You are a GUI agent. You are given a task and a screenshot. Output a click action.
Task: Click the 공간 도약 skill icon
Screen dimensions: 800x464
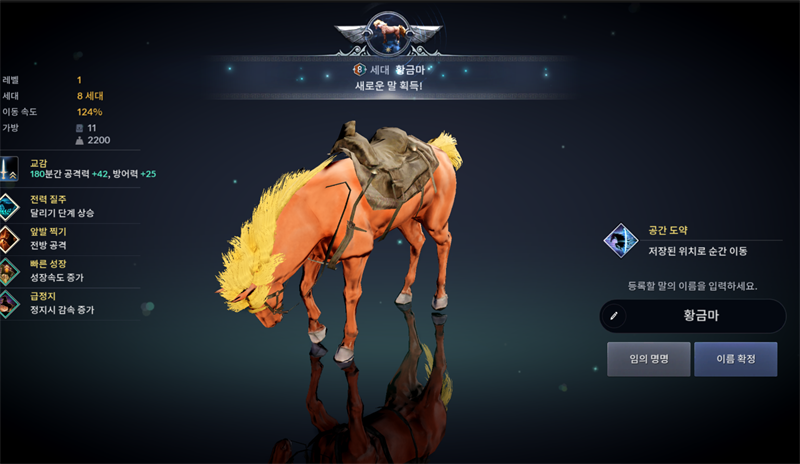pos(621,240)
